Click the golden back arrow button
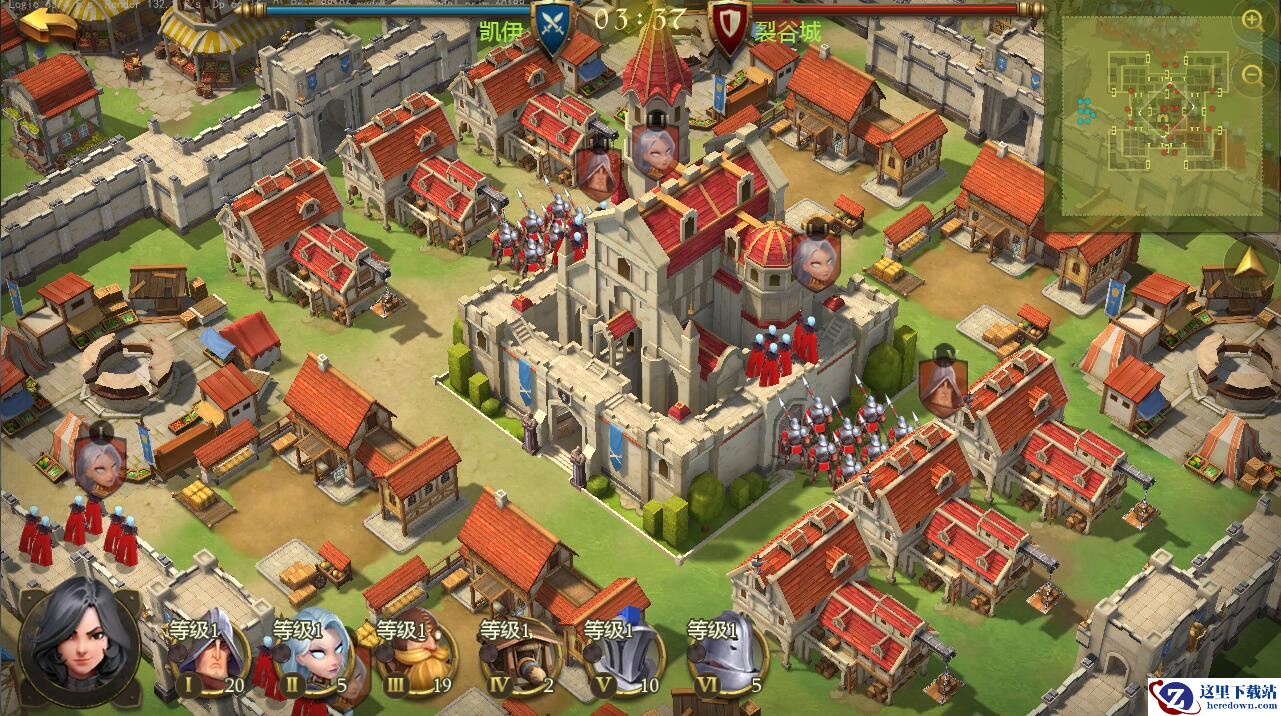 click(48, 22)
